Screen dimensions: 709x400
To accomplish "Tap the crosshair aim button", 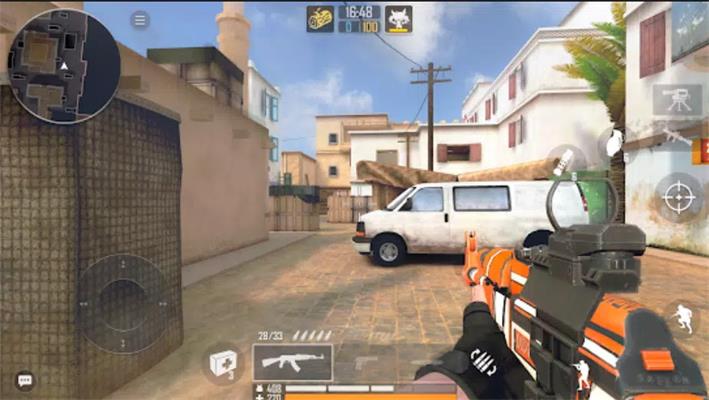I will point(678,197).
